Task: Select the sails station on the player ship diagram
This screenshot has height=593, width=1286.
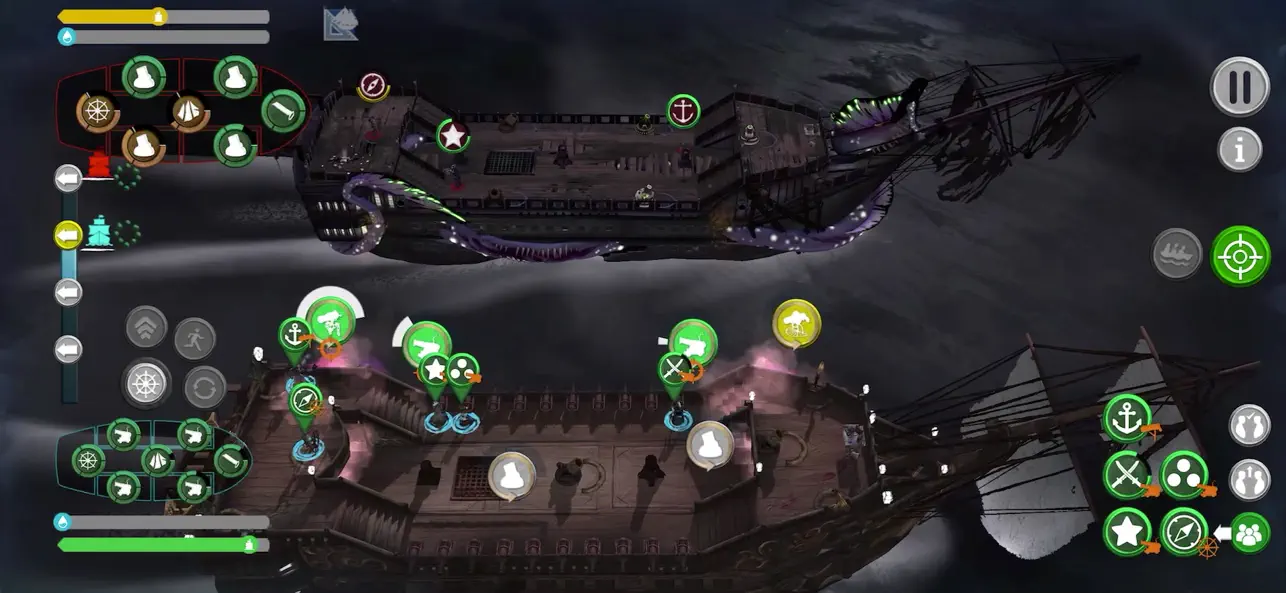Action: [158, 461]
